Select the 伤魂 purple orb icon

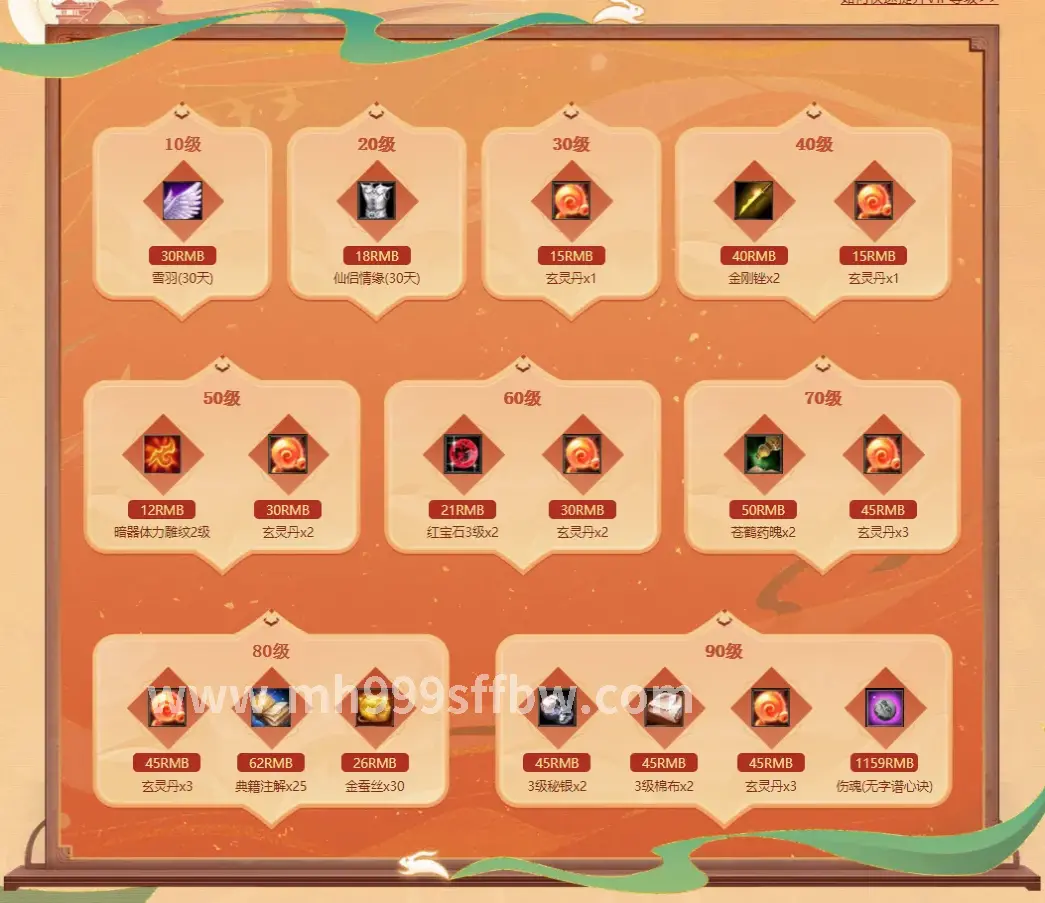tap(884, 708)
